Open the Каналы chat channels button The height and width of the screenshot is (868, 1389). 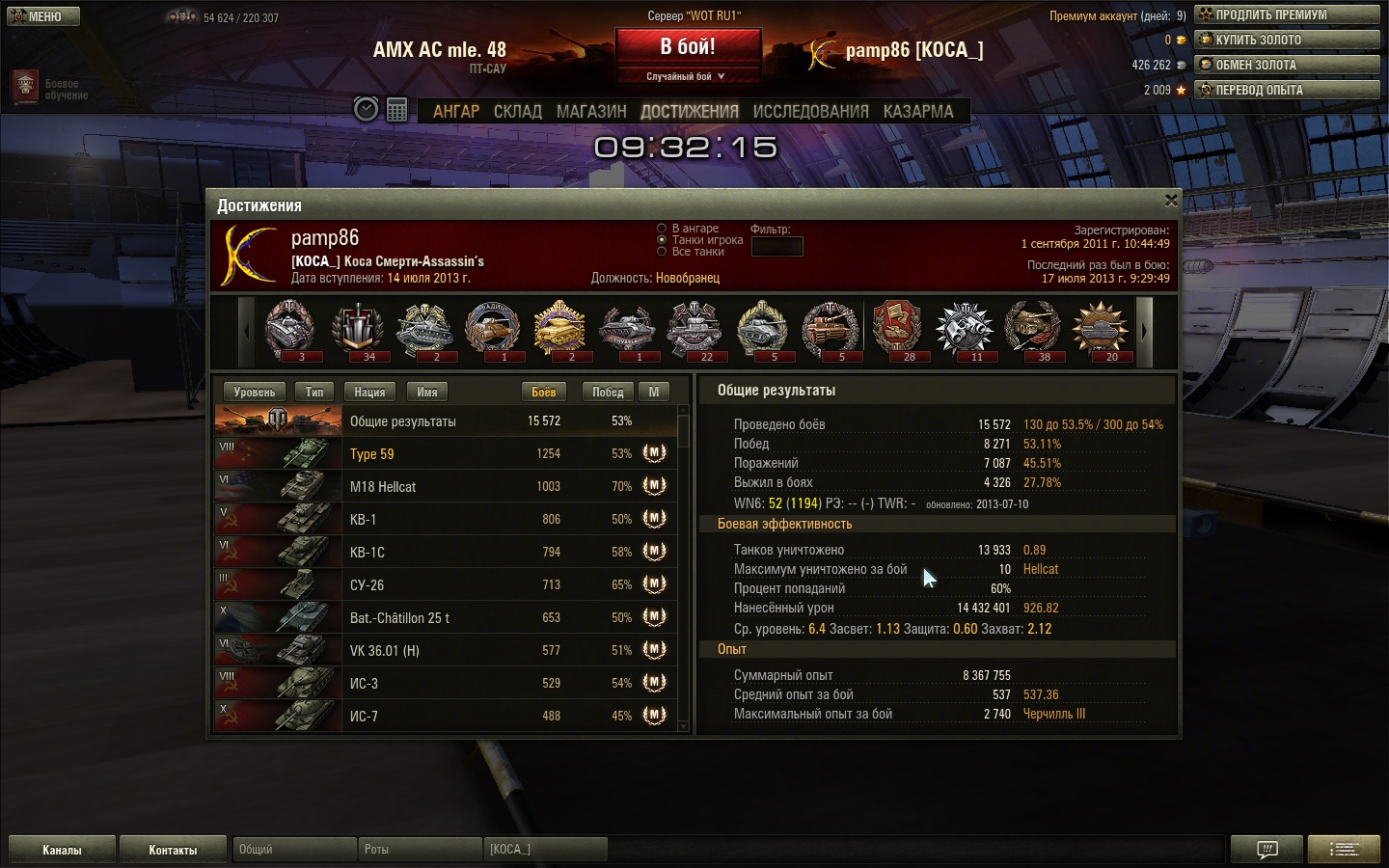pyautogui.click(x=62, y=850)
